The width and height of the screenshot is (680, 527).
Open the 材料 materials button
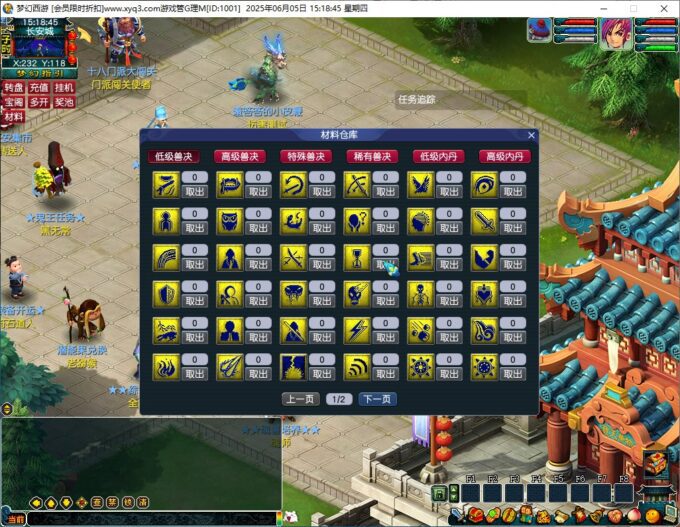(x=13, y=117)
